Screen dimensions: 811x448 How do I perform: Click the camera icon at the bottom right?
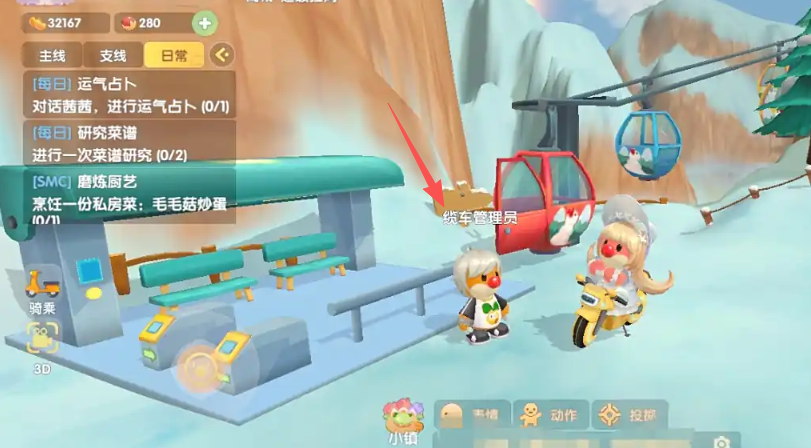(x=722, y=441)
